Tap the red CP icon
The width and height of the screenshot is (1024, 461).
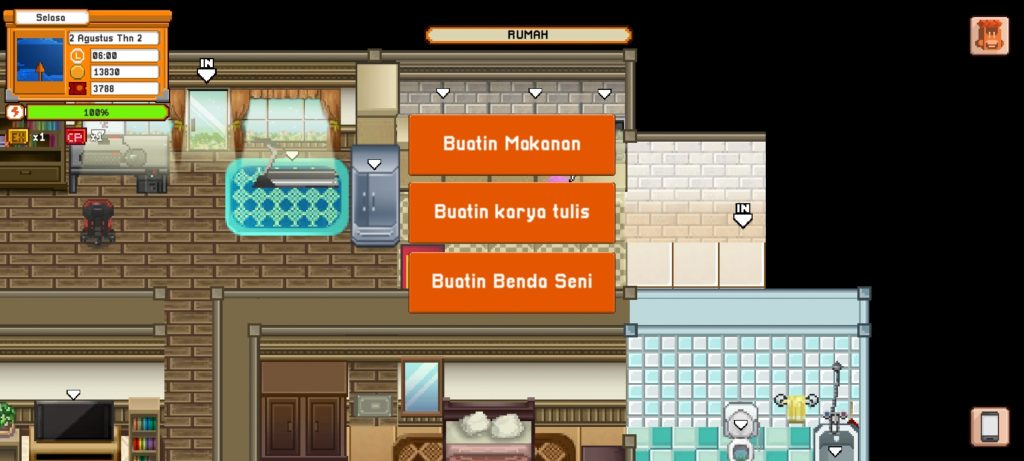tap(75, 137)
